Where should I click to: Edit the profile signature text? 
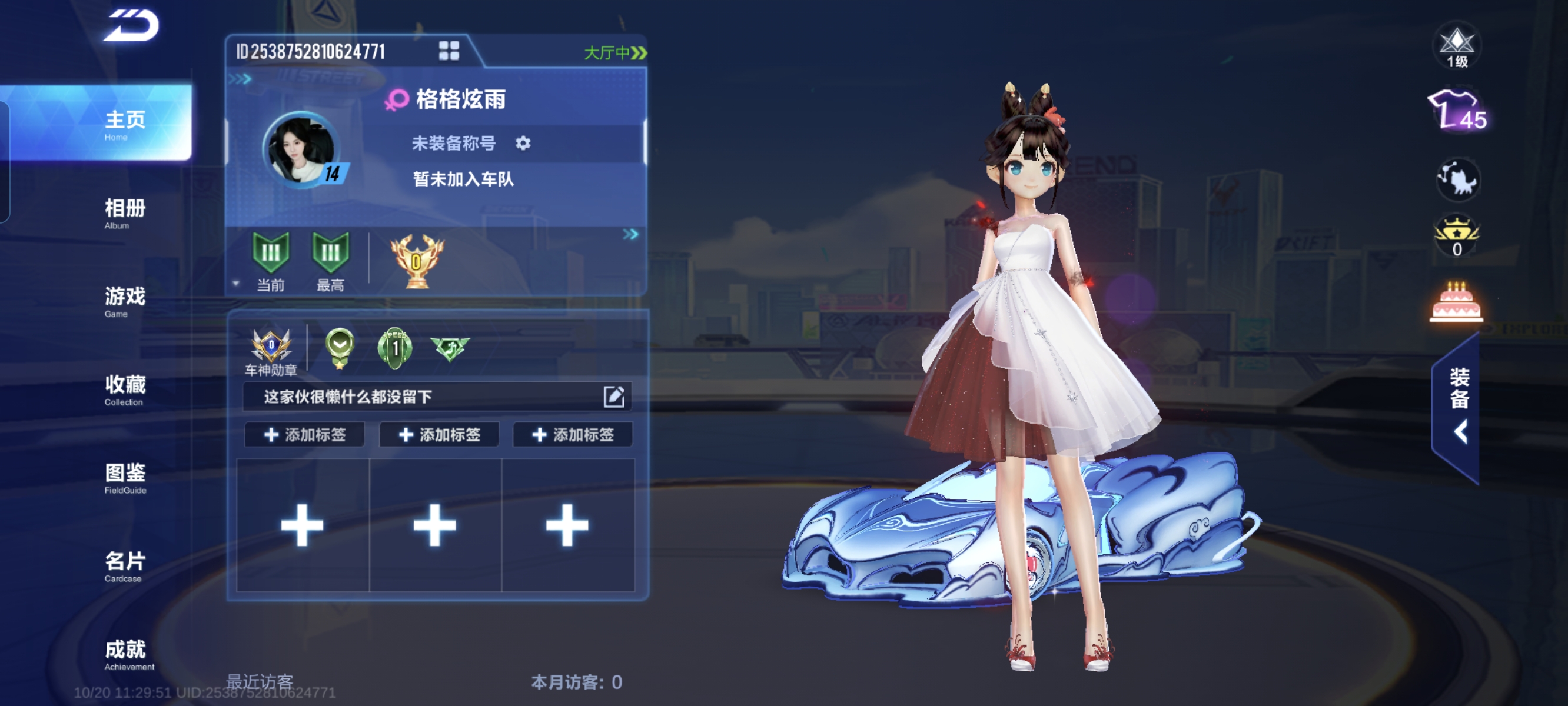coord(613,397)
